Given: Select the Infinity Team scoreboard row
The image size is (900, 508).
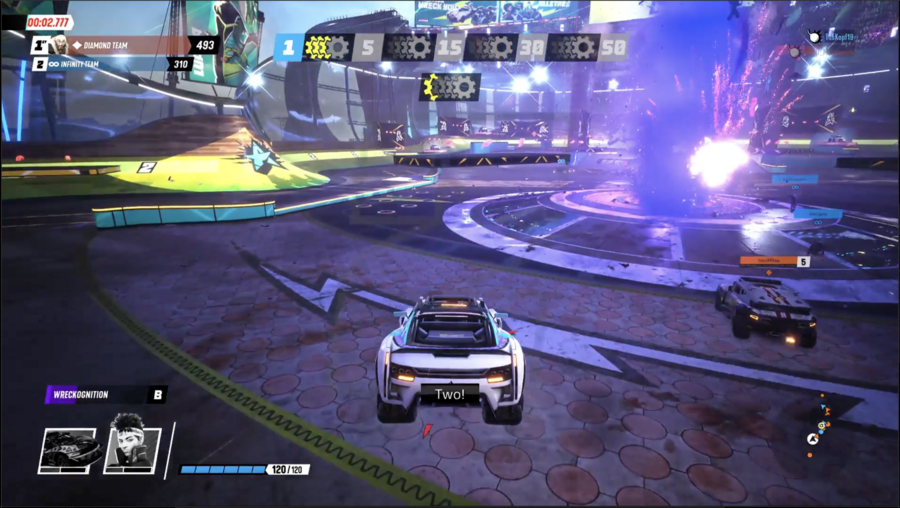Looking at the screenshot, I should pyautogui.click(x=110, y=64).
